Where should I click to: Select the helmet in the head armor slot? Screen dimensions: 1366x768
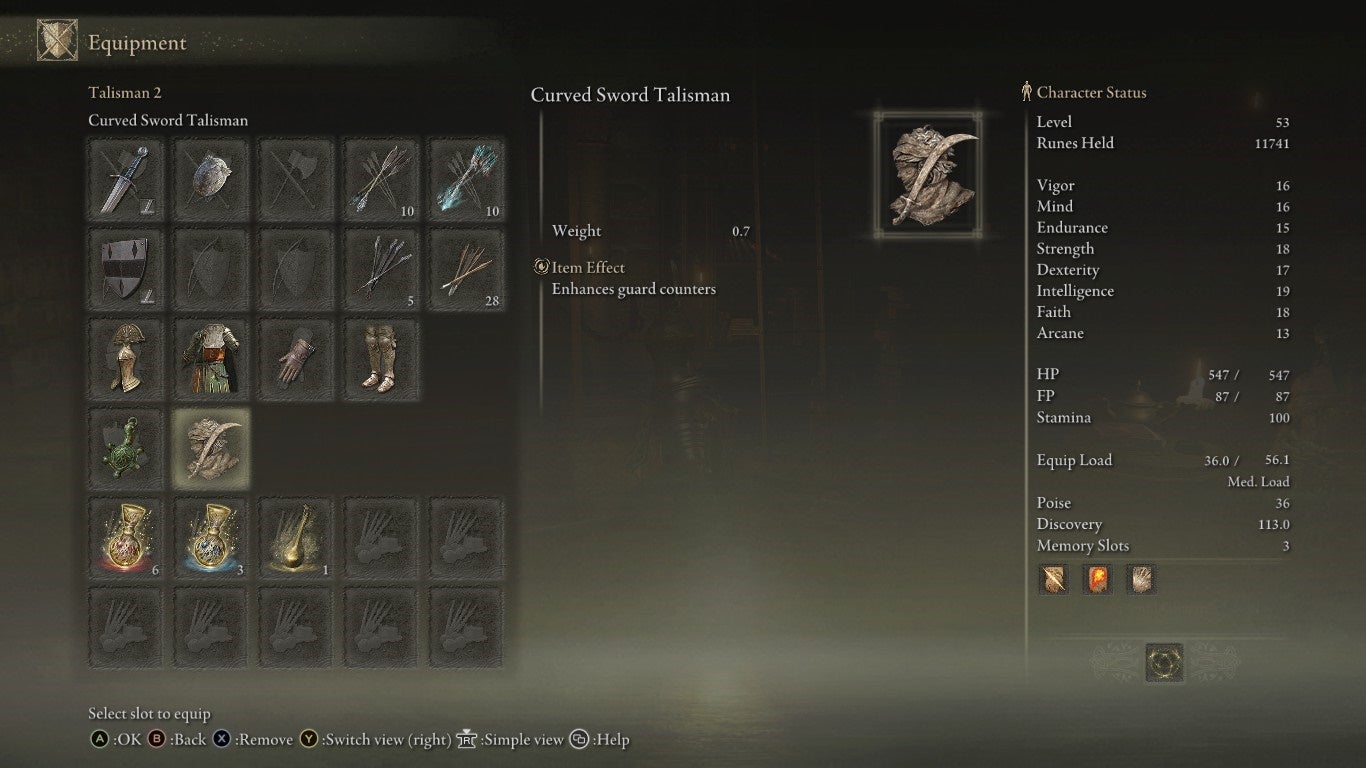[x=124, y=358]
